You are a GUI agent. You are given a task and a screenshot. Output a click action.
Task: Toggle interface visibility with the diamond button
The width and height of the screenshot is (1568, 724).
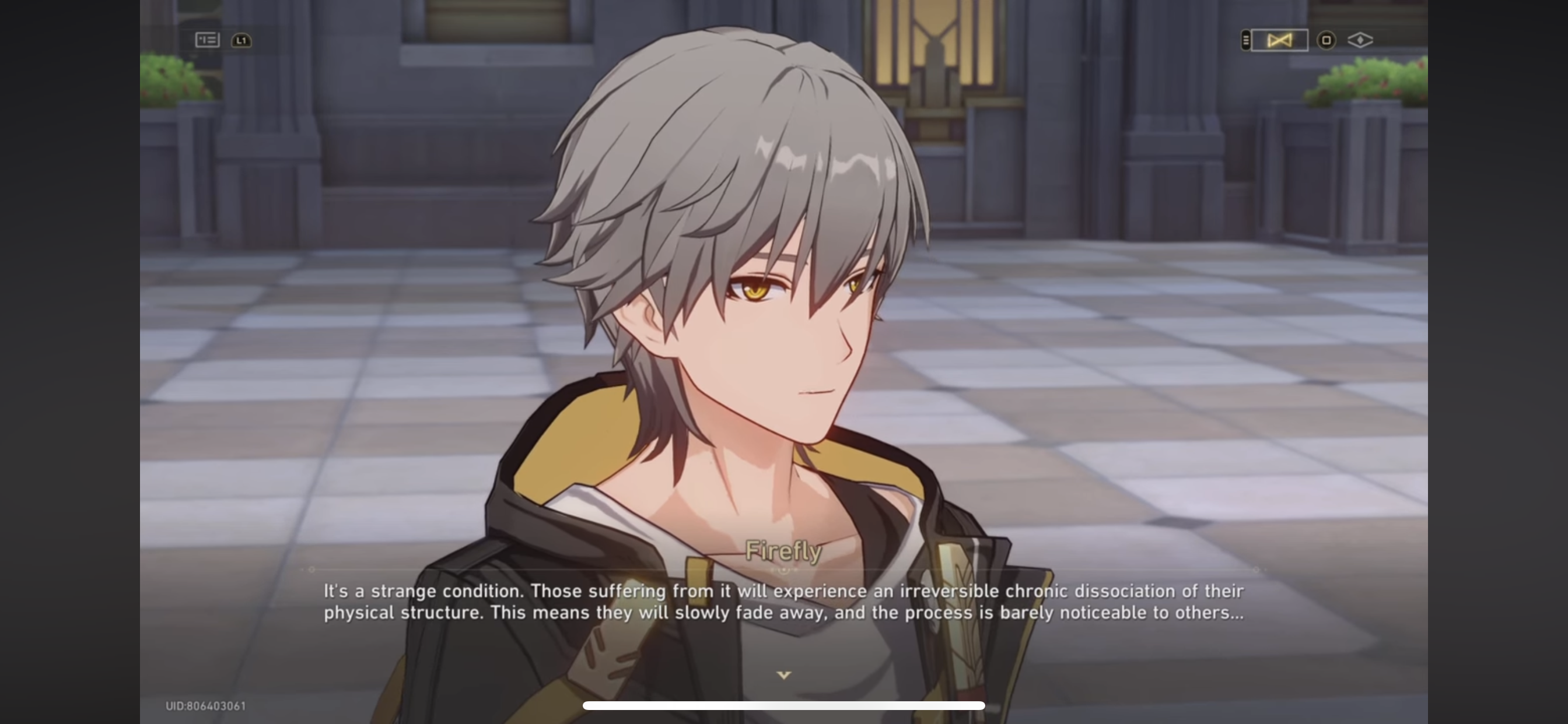tap(1361, 40)
